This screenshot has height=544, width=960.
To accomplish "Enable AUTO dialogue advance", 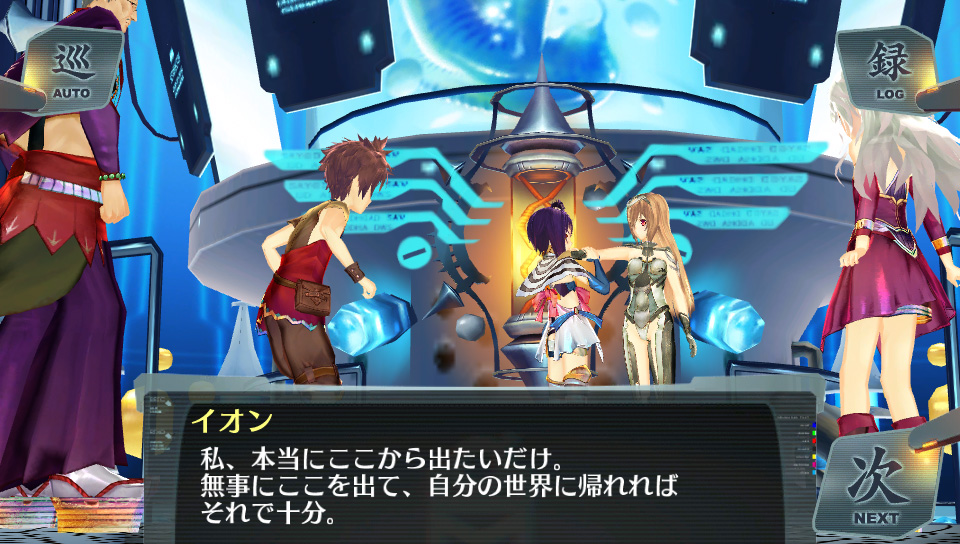I will (71, 70).
